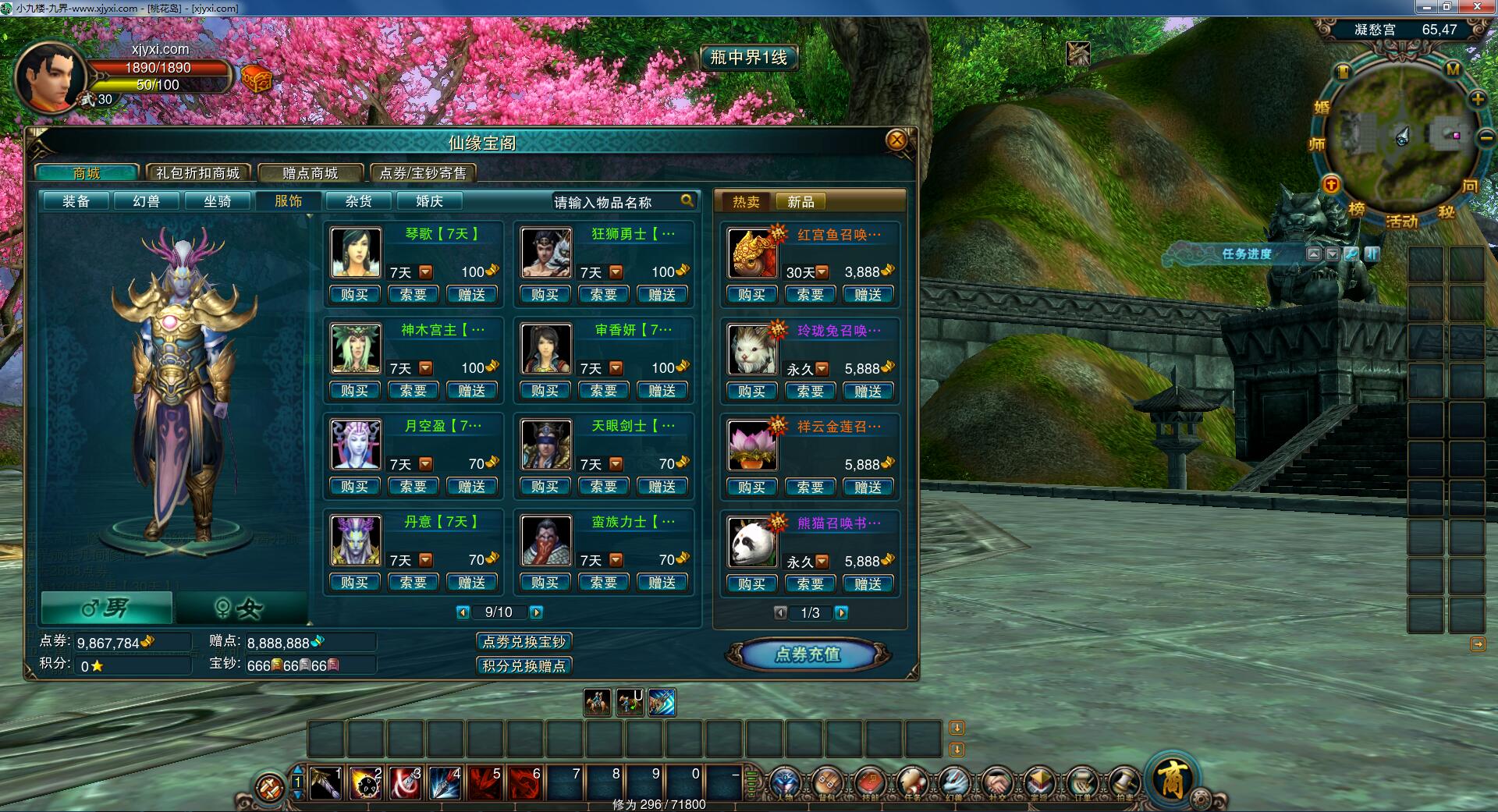Buy the 琴歌【7天】 outfit
The image size is (1498, 812).
coord(354,295)
